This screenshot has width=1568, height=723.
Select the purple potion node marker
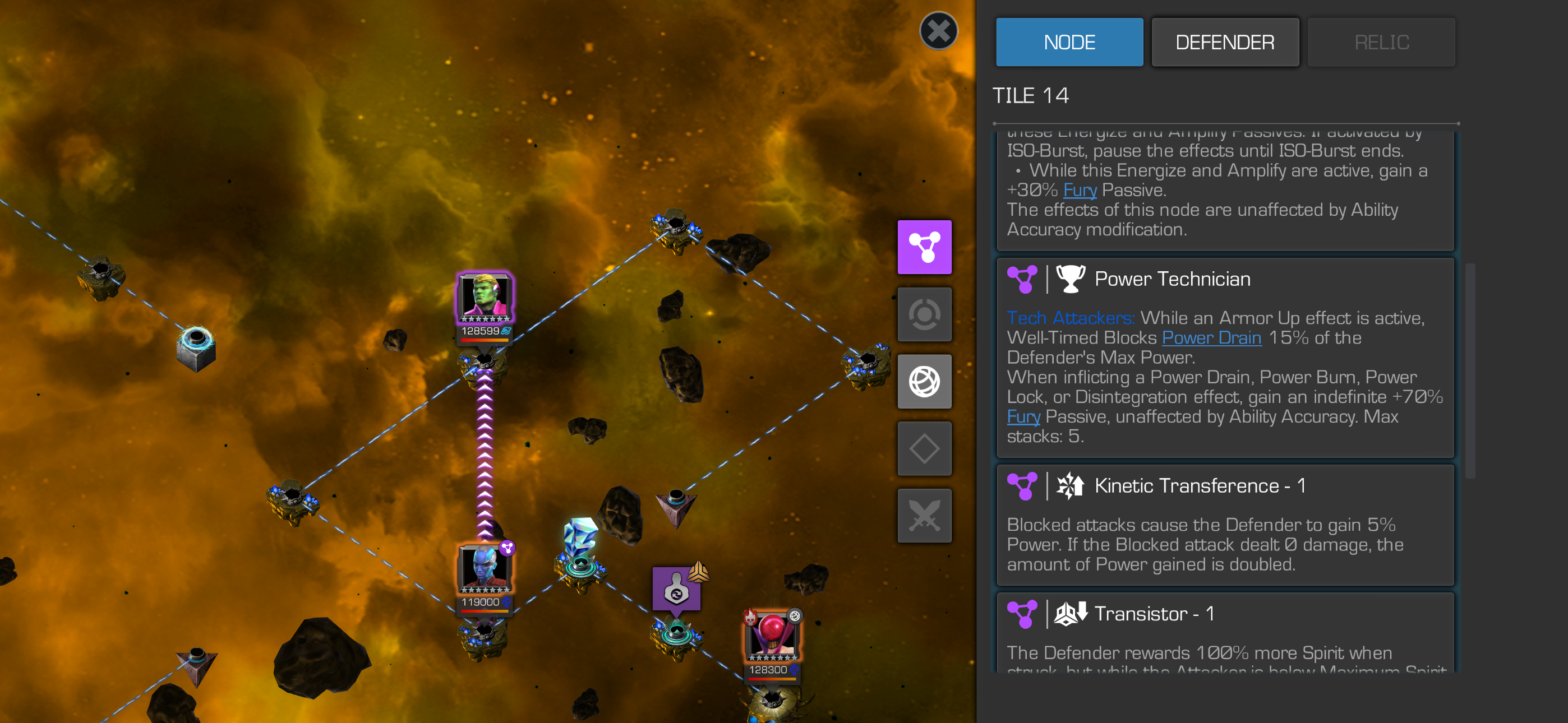tap(676, 588)
